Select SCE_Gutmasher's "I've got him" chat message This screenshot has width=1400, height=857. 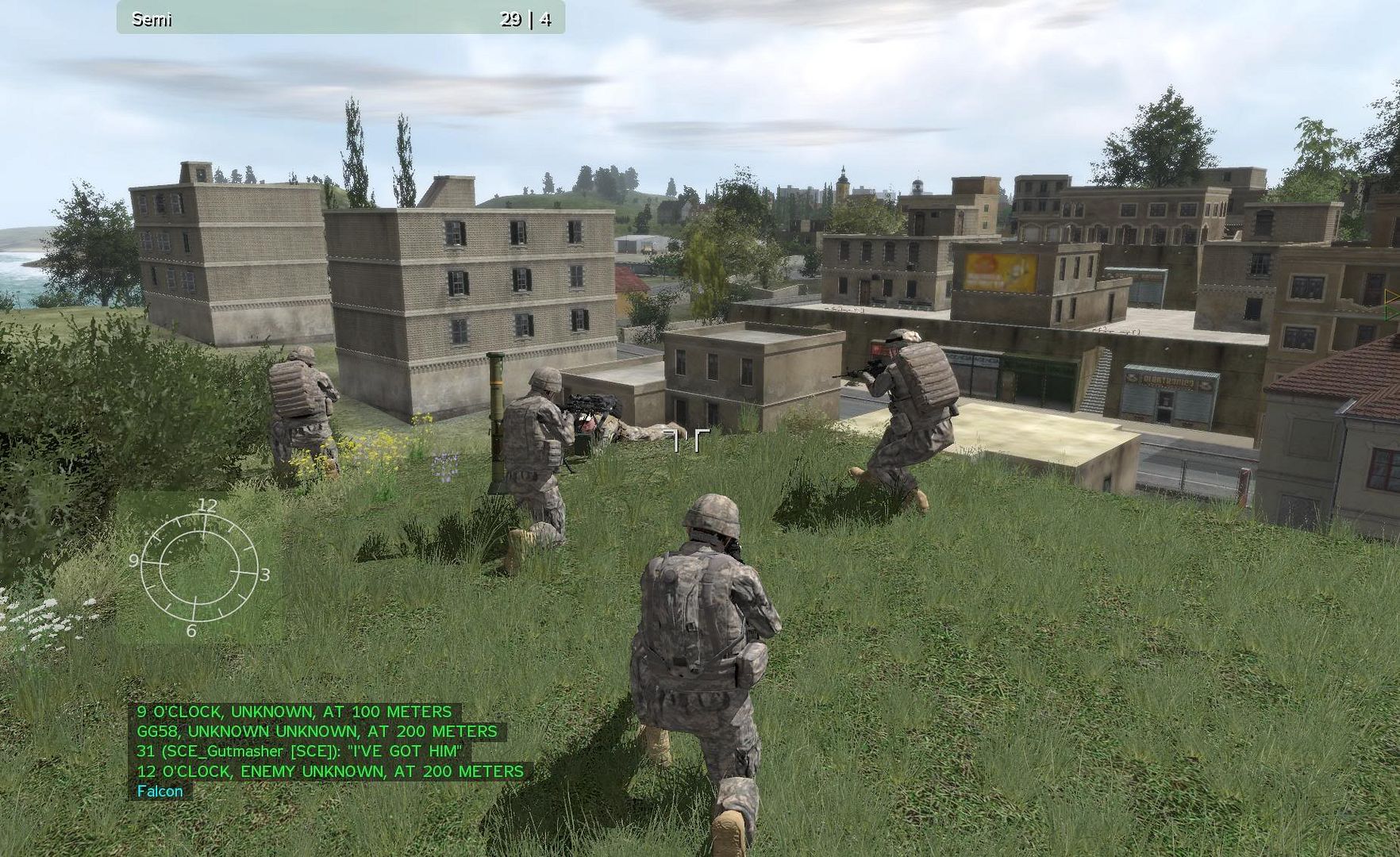tap(299, 751)
